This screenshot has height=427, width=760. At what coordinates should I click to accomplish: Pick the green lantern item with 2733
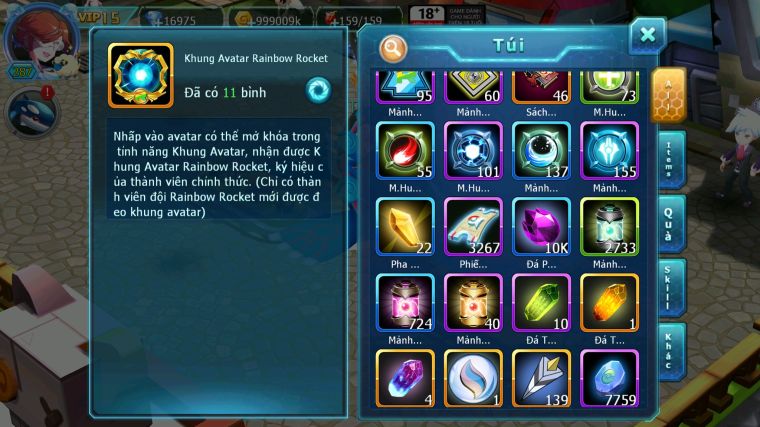click(x=609, y=225)
